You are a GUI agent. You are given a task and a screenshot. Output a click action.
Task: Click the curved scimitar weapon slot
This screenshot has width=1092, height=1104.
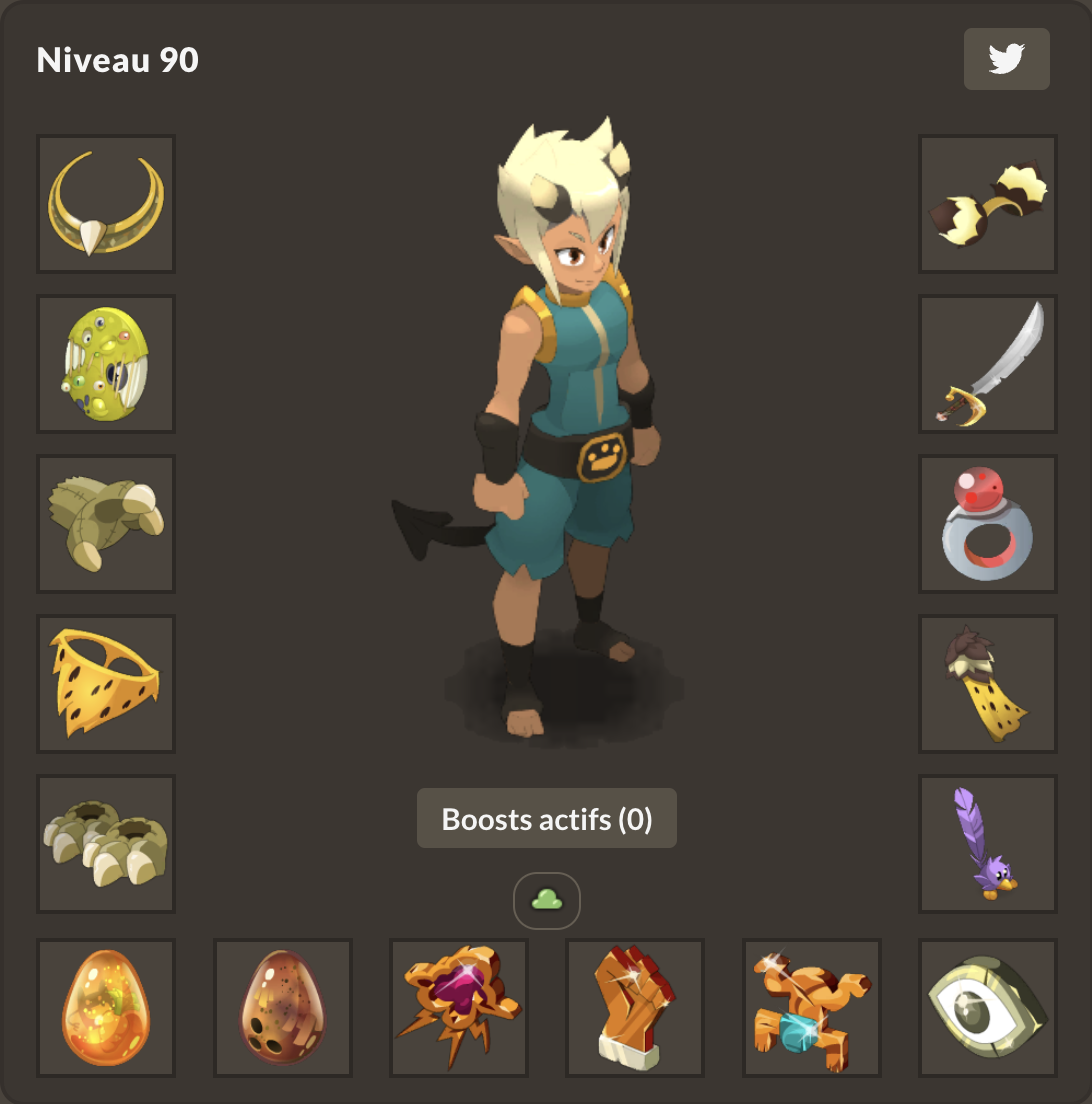[x=988, y=364]
